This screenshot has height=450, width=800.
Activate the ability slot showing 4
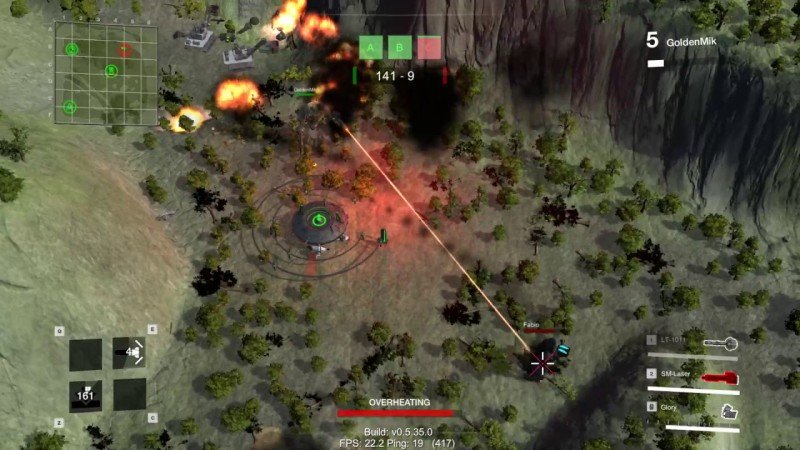click(129, 353)
